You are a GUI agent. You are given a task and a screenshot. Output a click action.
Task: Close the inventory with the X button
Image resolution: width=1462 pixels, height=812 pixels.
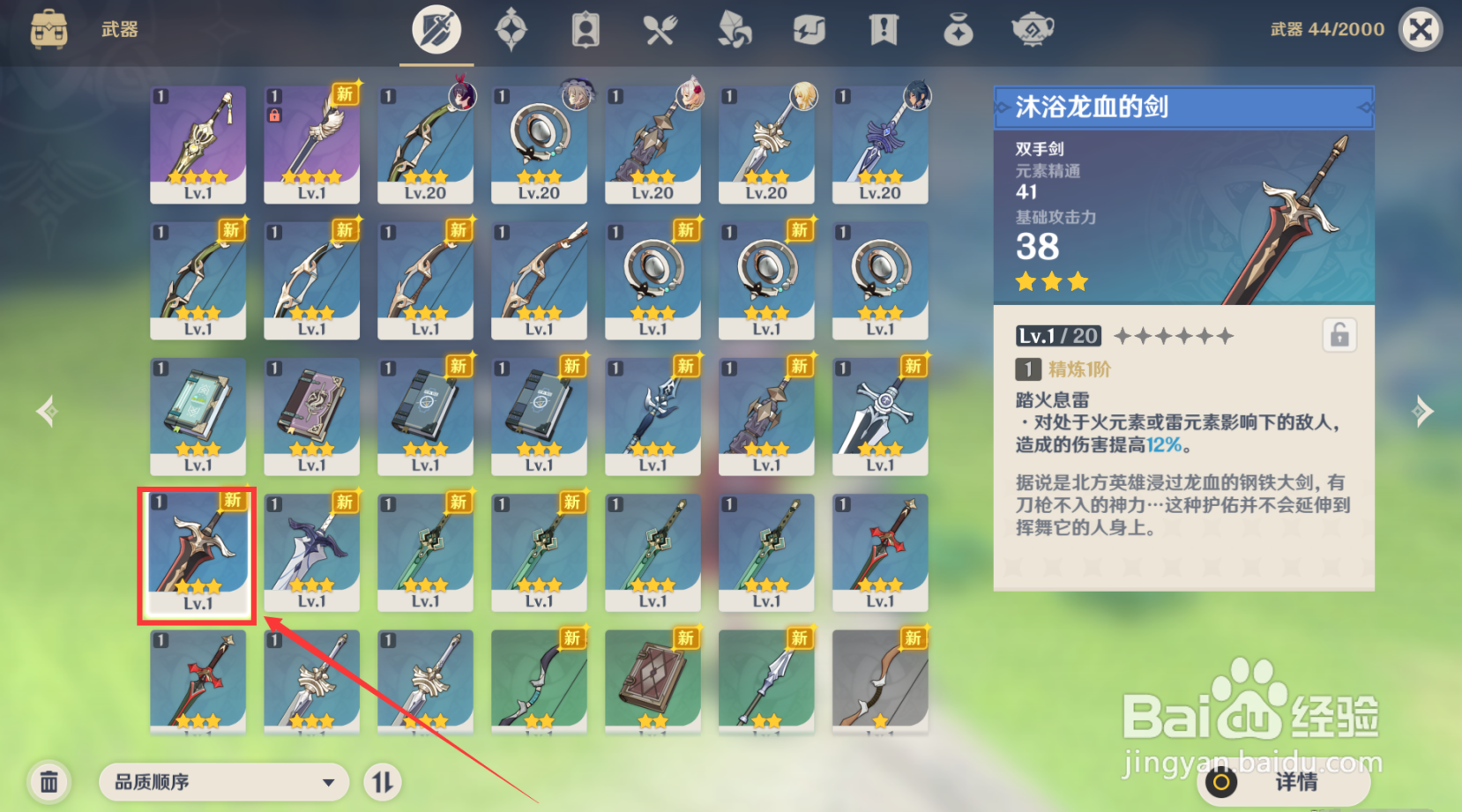(1420, 28)
